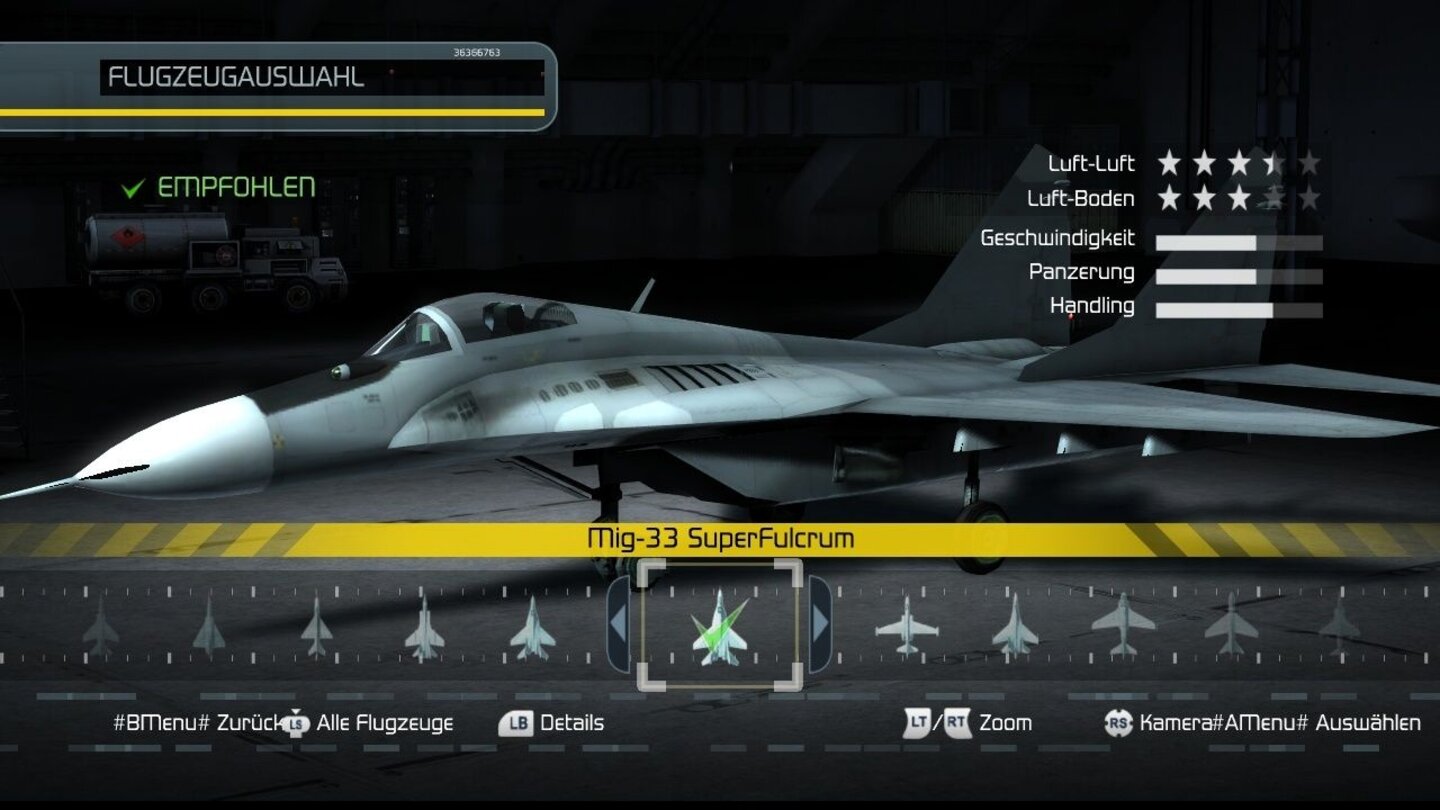The image size is (1440, 810).
Task: Select the leftmost aircraft silhouette in the carousel
Action: tap(100, 628)
